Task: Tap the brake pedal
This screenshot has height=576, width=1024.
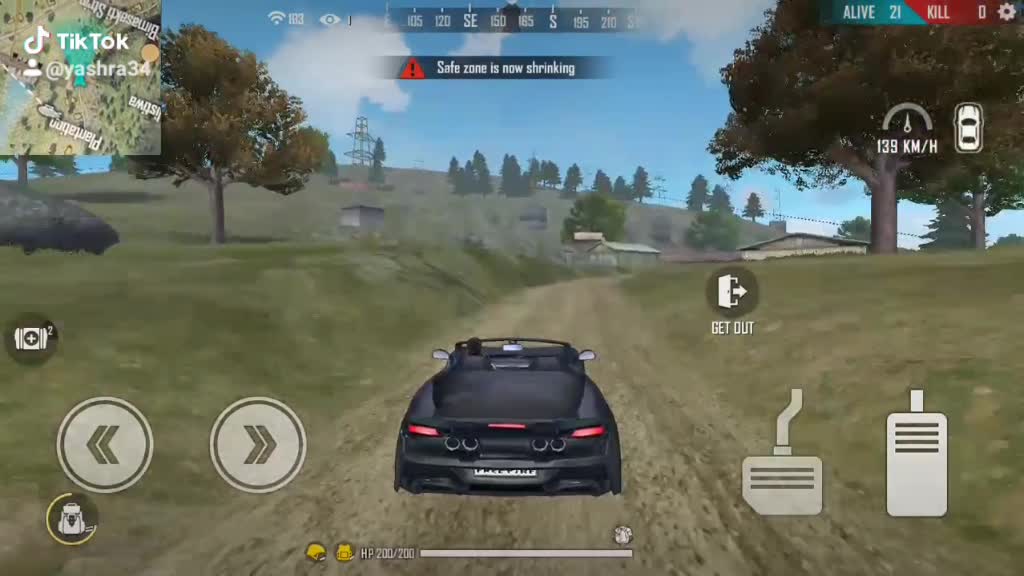Action: pyautogui.click(x=782, y=470)
